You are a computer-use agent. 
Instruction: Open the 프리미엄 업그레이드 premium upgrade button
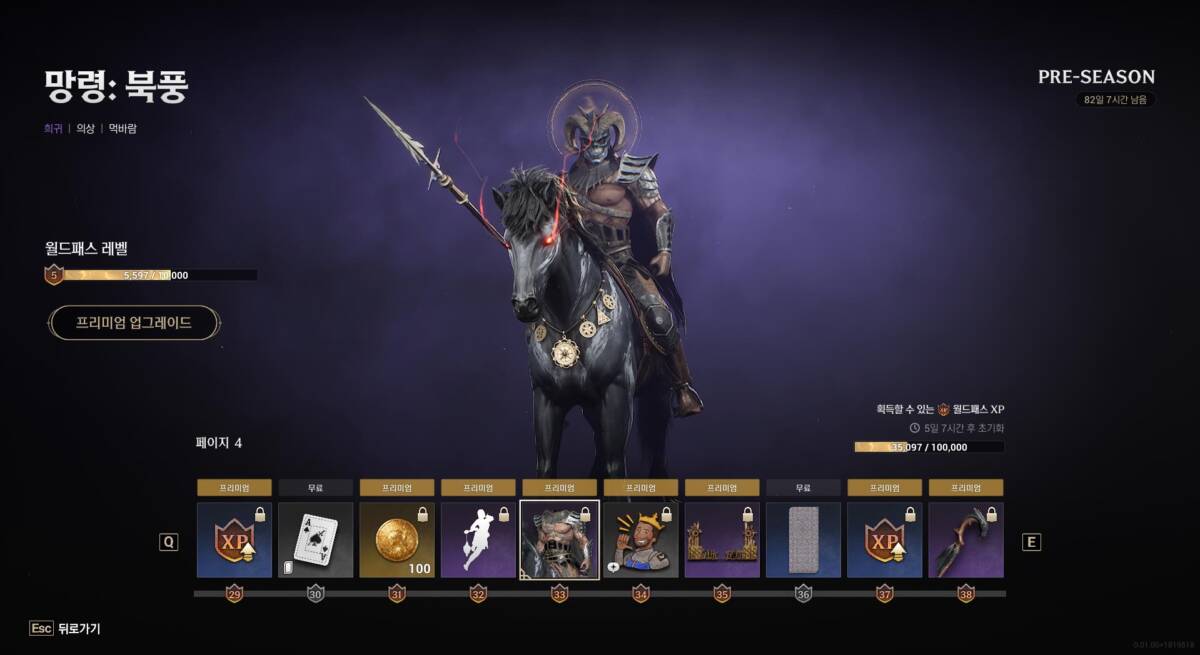(x=134, y=323)
